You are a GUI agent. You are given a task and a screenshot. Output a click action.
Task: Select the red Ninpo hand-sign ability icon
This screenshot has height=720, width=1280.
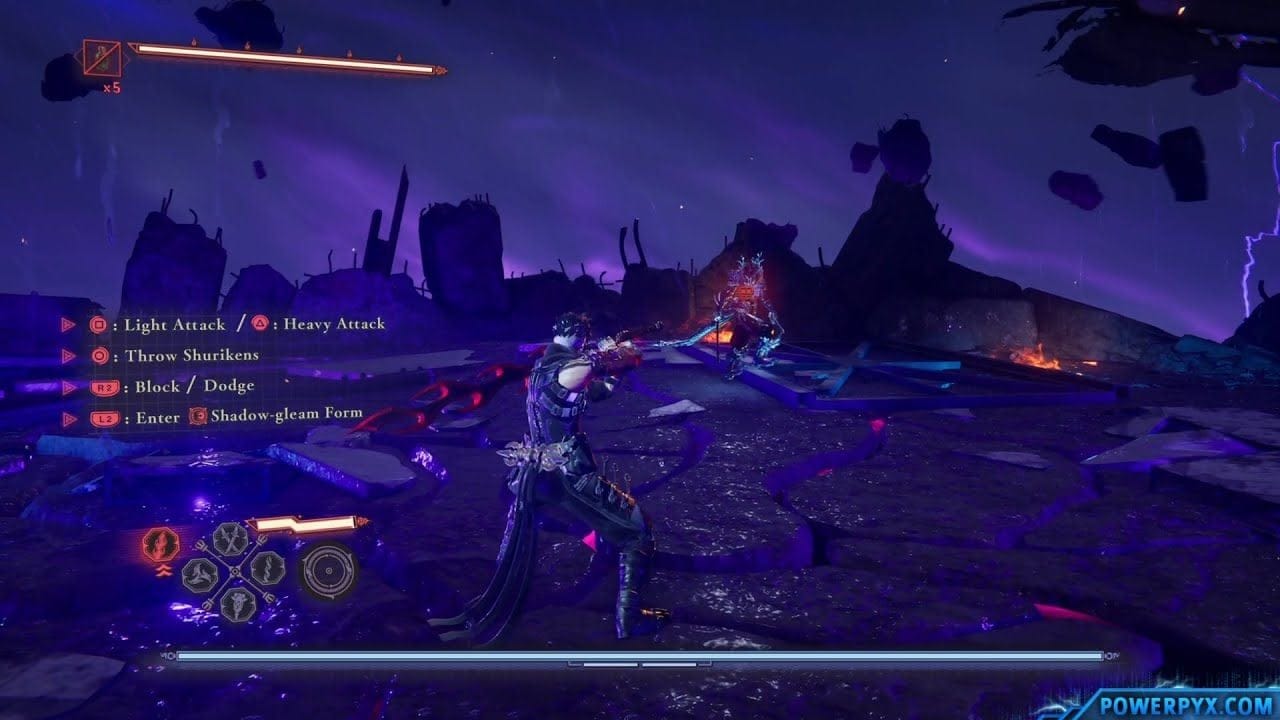[159, 544]
